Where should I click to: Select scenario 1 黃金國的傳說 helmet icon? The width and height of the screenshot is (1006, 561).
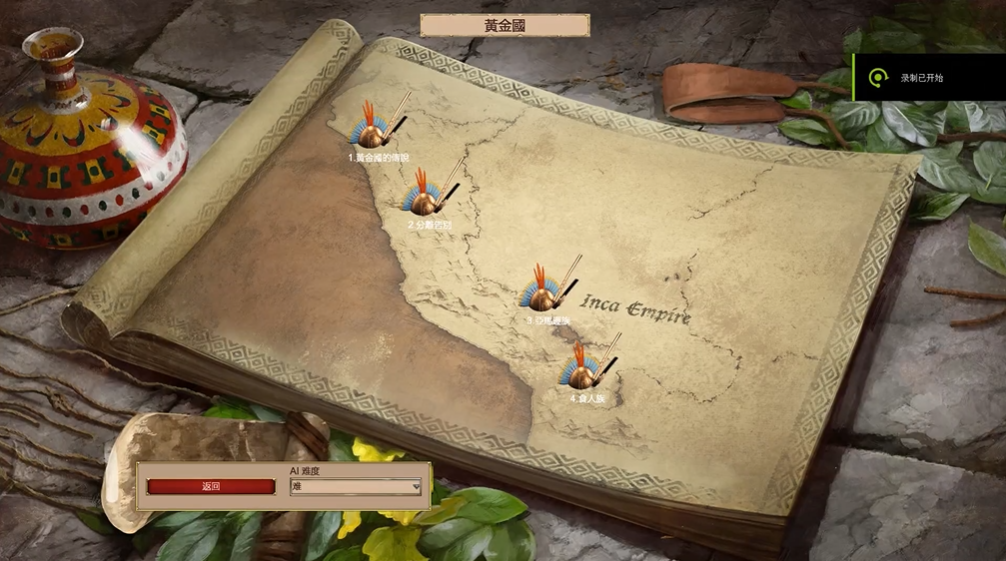click(373, 130)
